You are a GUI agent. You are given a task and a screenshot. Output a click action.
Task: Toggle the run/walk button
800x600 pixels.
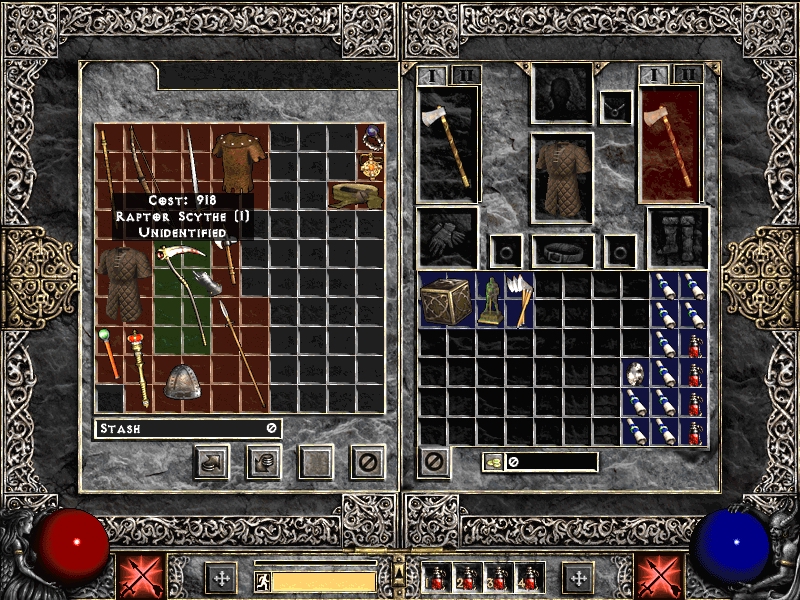coord(260,578)
